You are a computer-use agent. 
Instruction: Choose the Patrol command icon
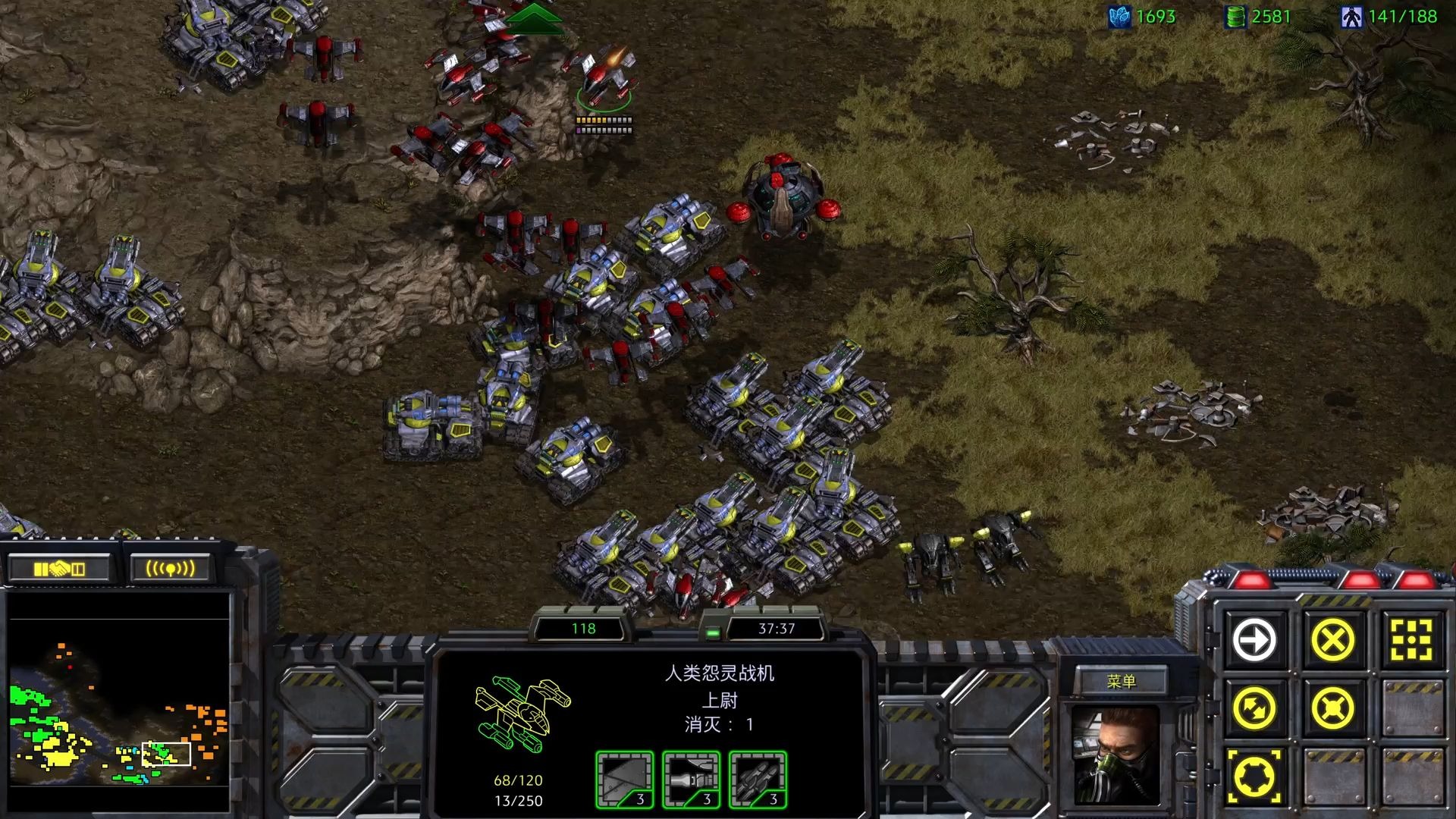click(1255, 708)
